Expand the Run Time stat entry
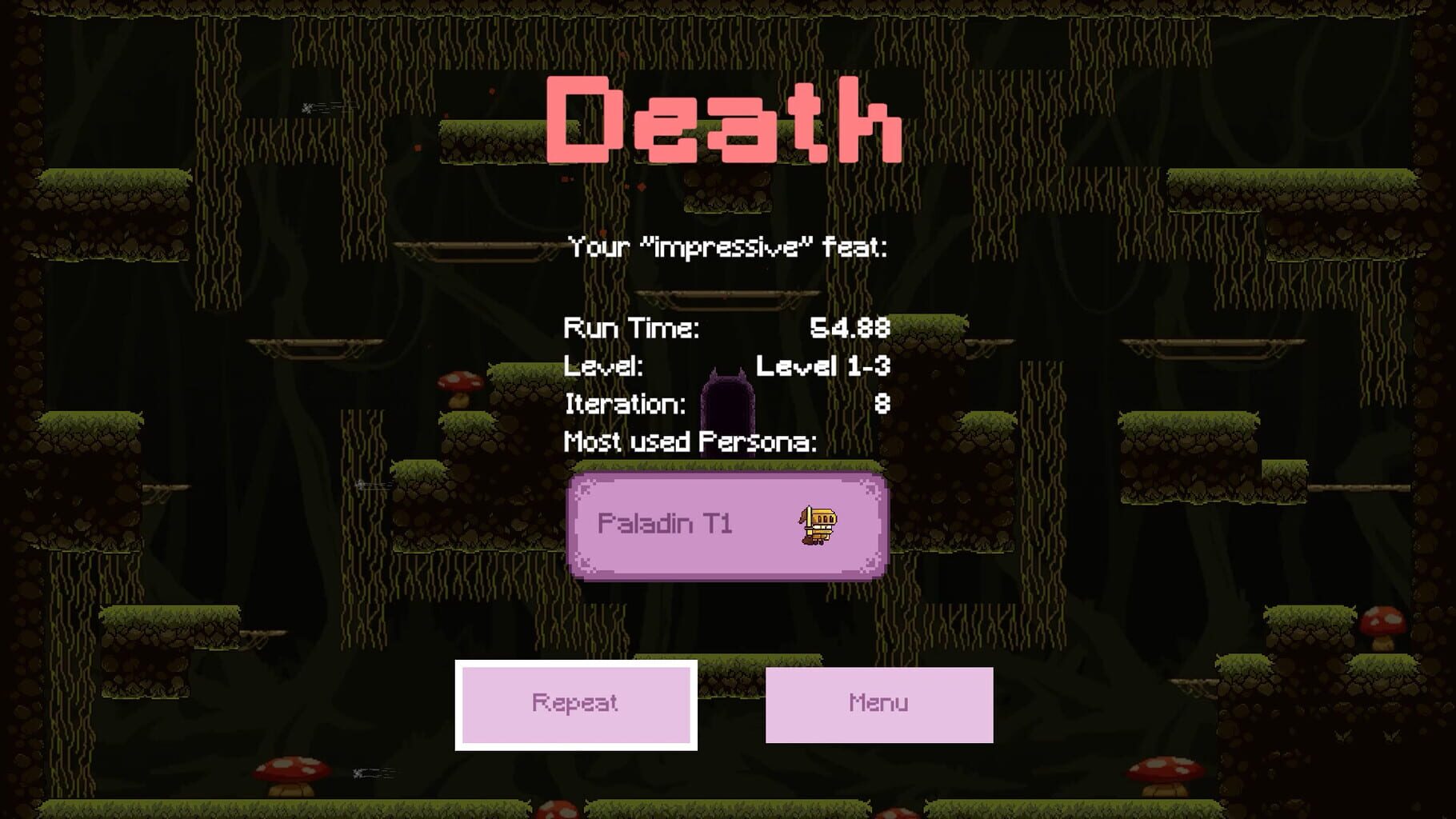The height and width of the screenshot is (819, 1456). click(633, 328)
